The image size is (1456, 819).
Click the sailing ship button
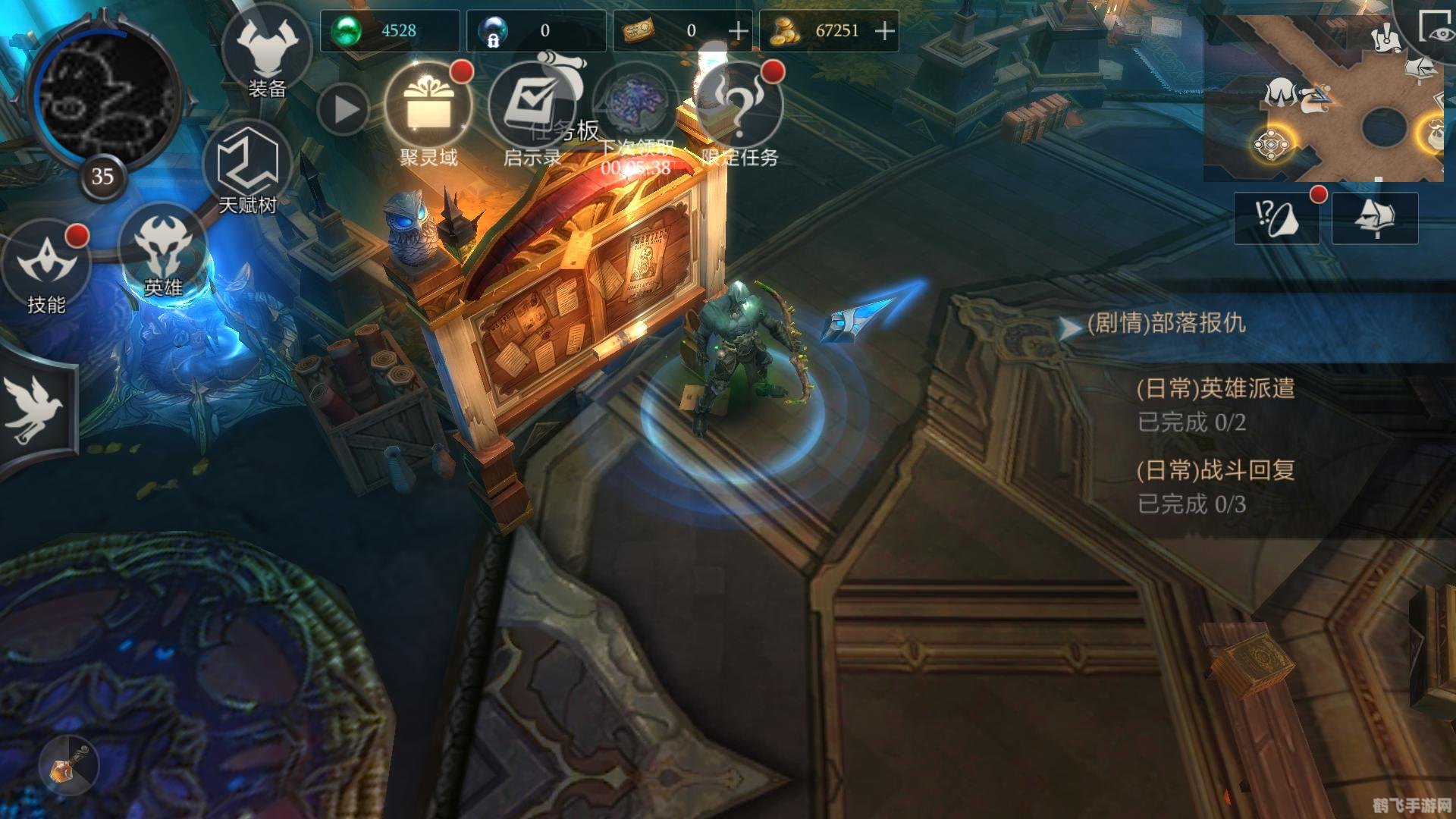(1375, 218)
